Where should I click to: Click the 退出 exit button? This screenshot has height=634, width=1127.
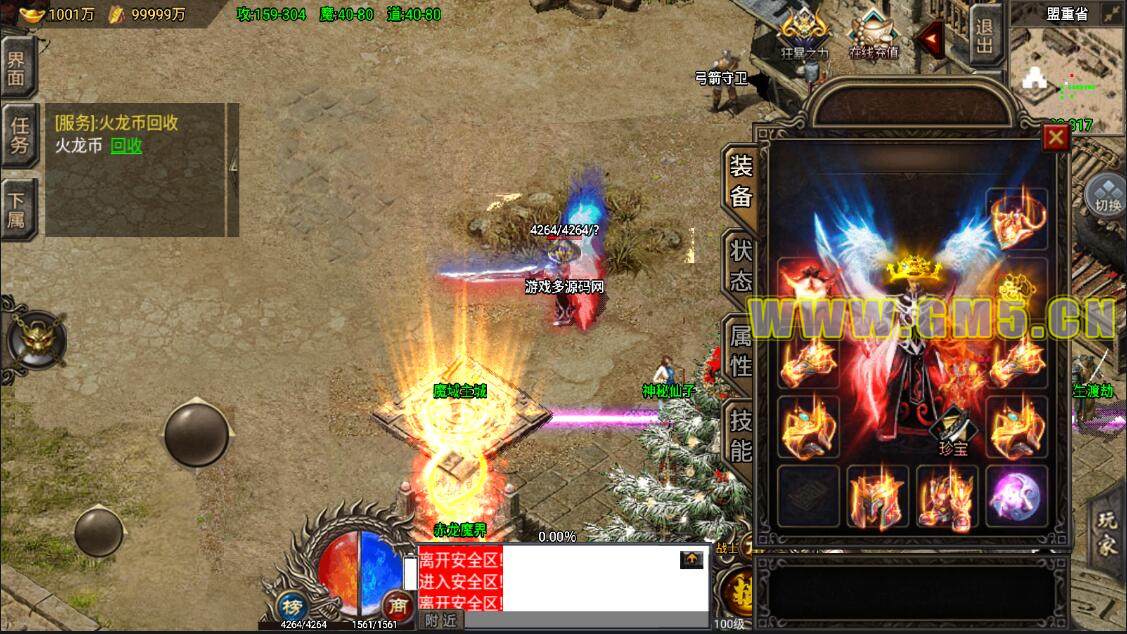984,36
